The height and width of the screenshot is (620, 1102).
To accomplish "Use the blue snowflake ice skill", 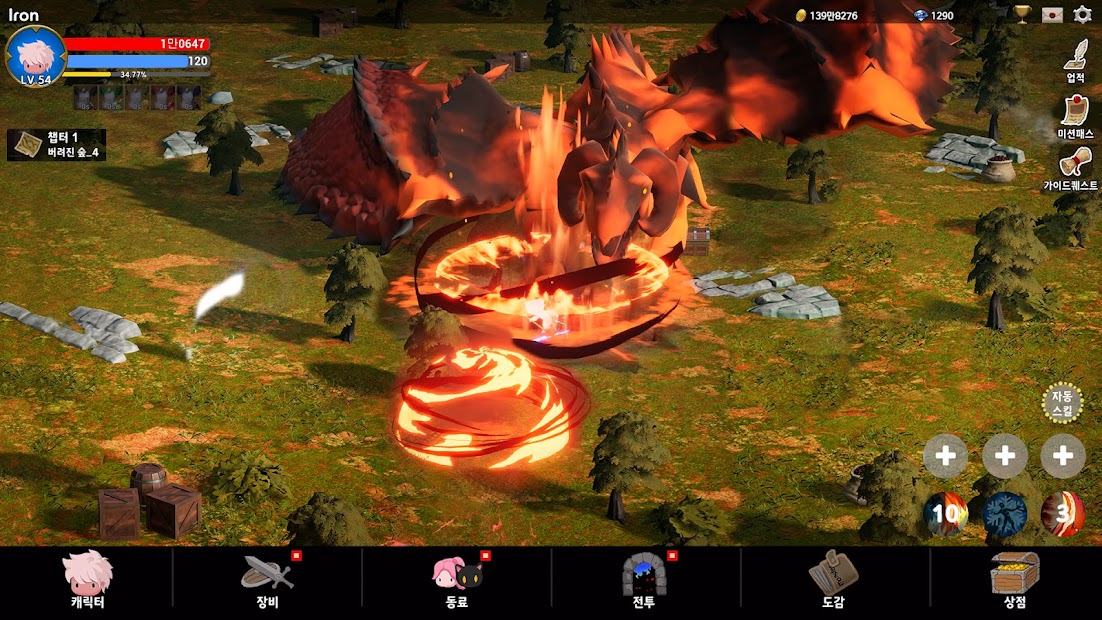I will [x=1004, y=514].
